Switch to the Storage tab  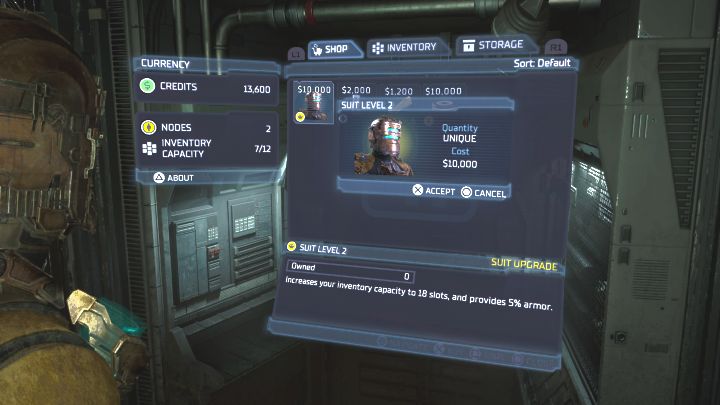491,45
